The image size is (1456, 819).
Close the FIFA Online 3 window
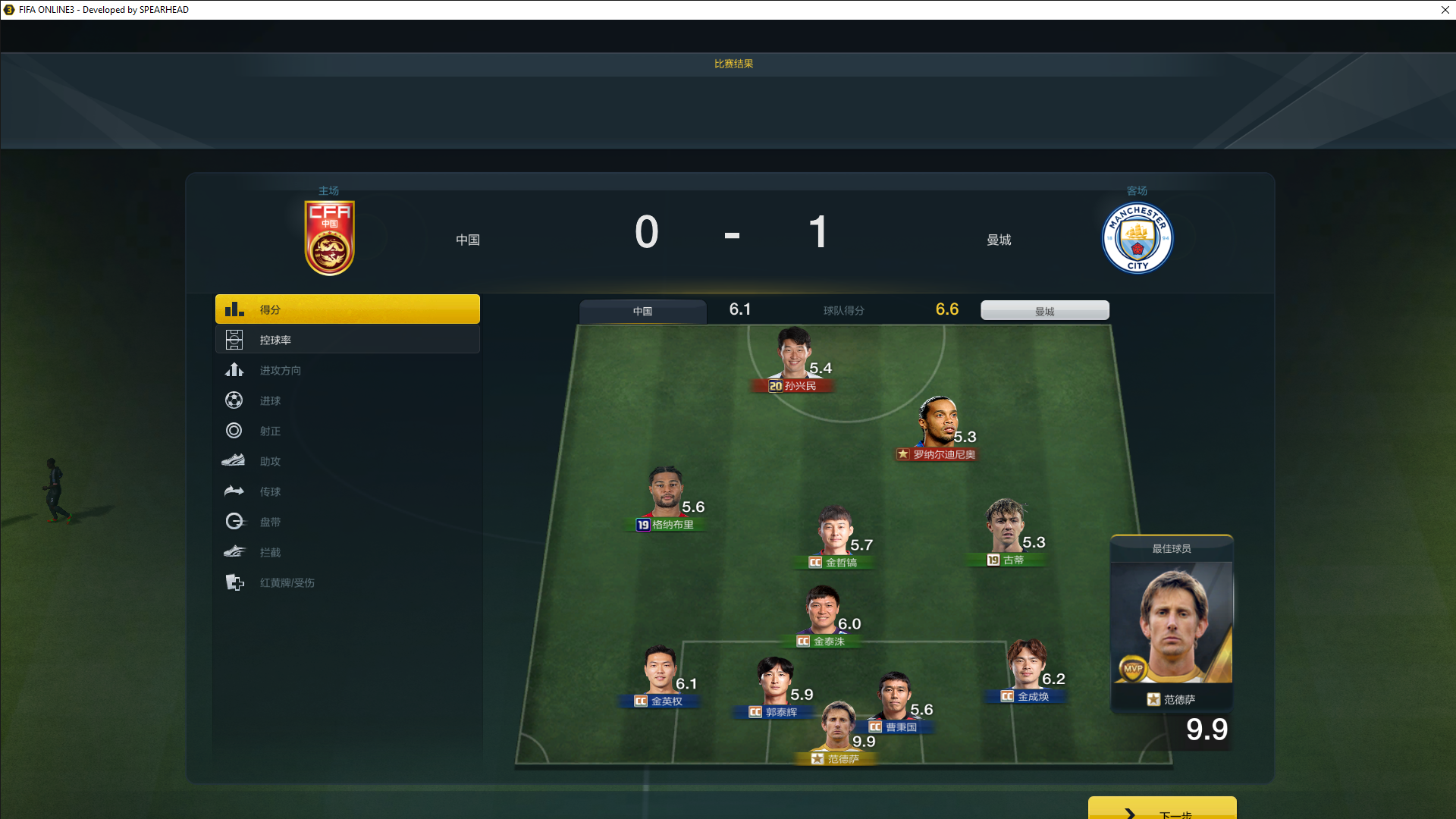point(1445,10)
